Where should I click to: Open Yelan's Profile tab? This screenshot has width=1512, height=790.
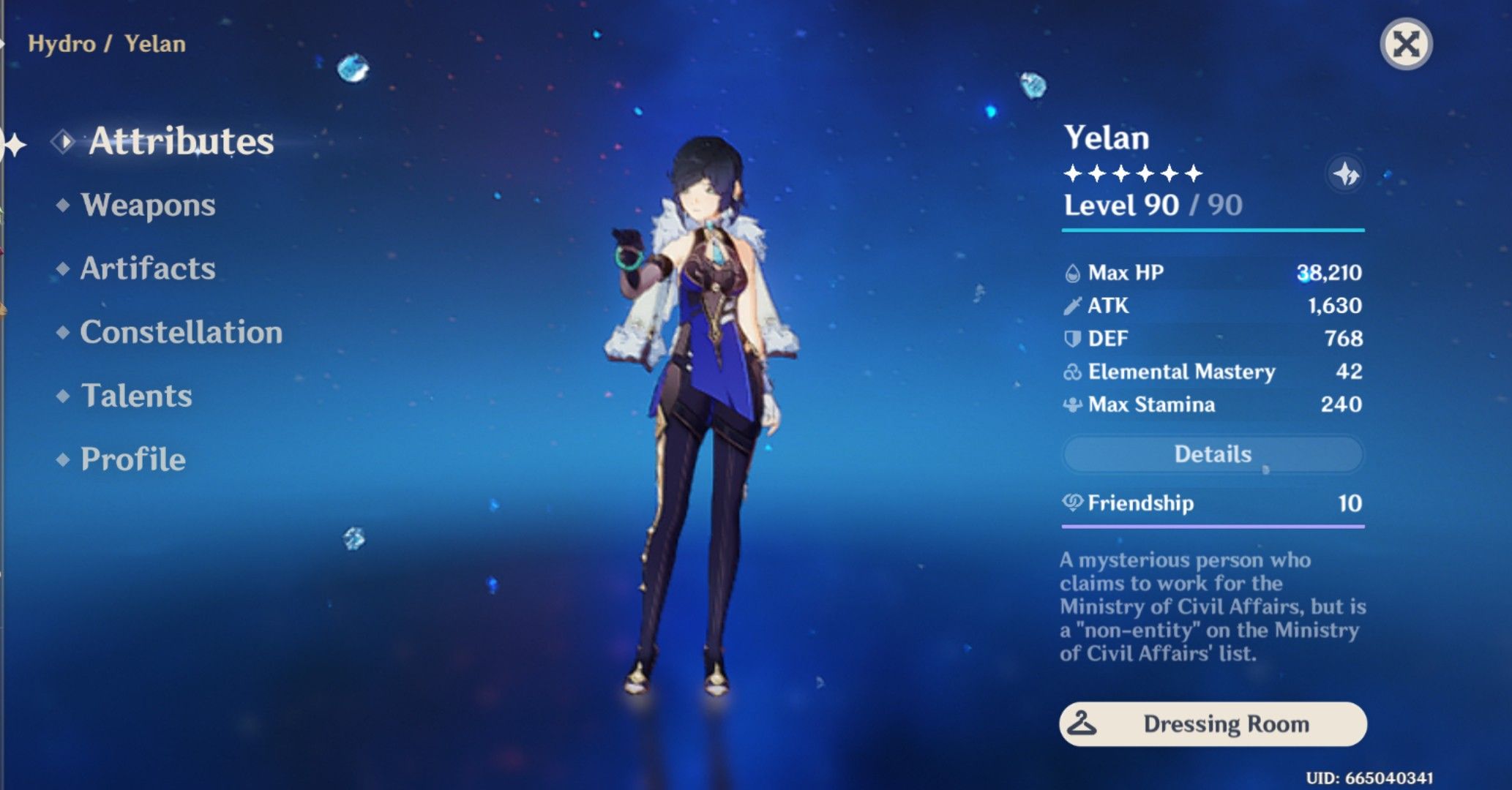pos(132,459)
